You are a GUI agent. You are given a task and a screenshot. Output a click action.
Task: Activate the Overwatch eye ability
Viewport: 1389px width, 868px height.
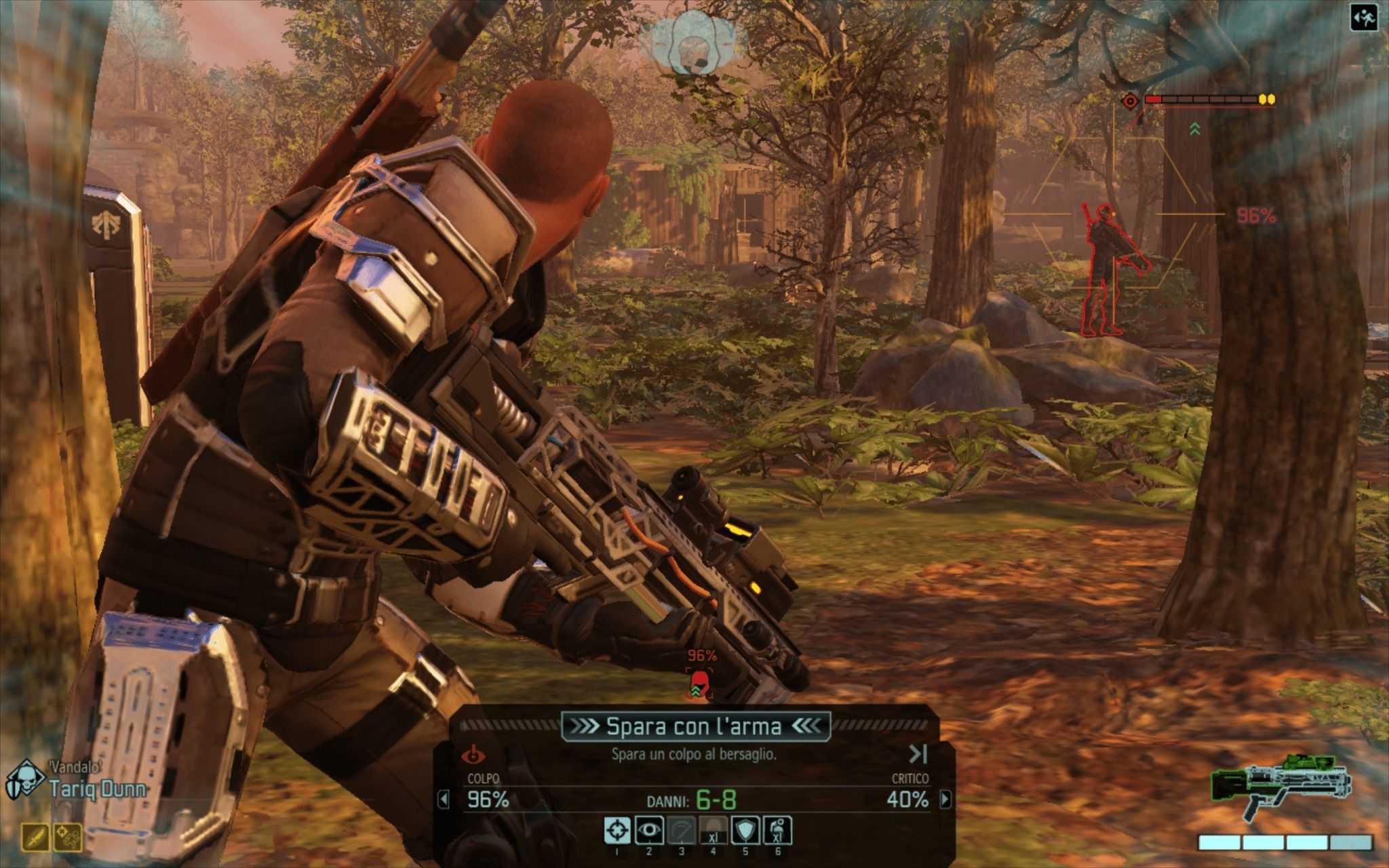[649, 830]
